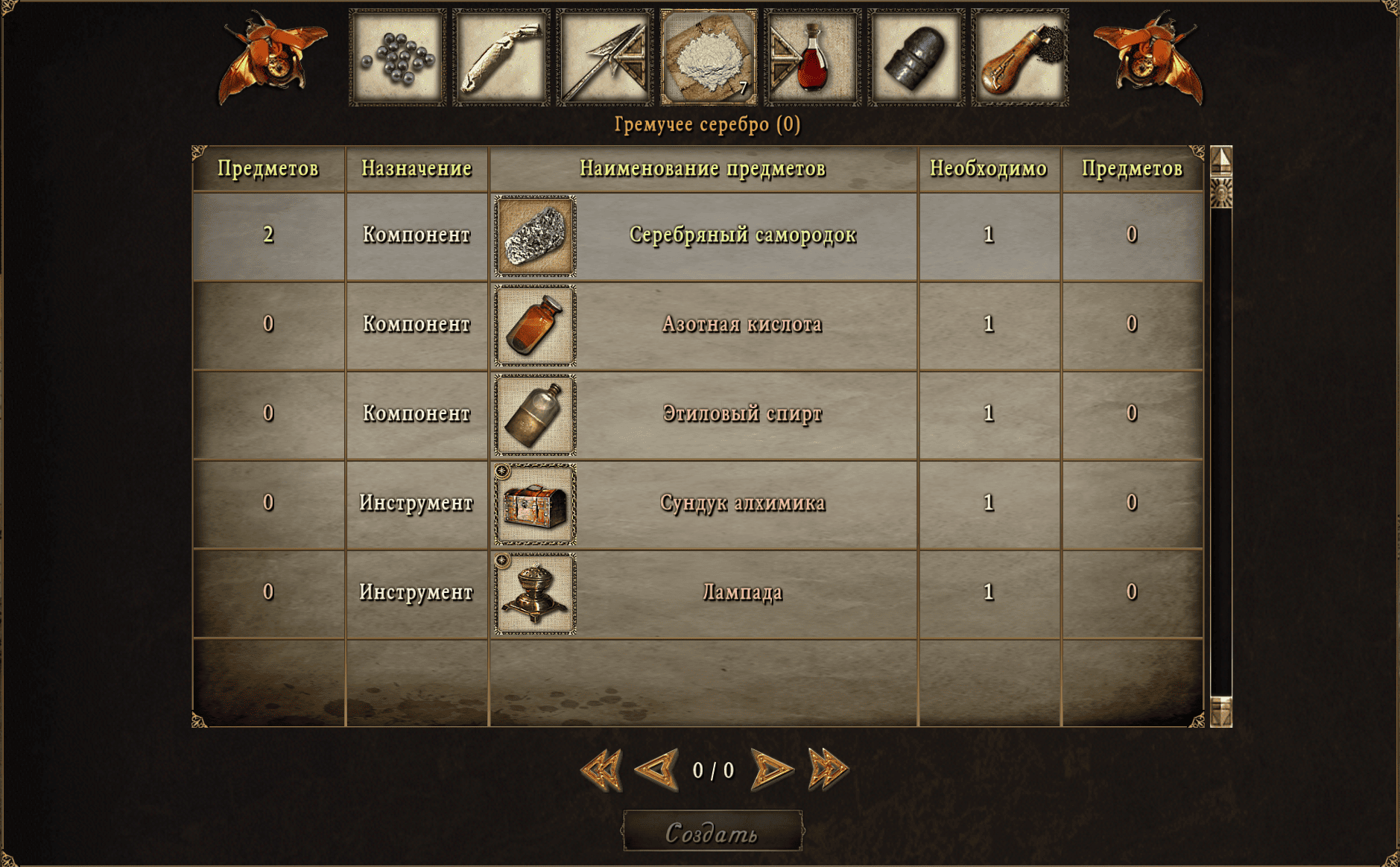Image resolution: width=1400 pixels, height=867 pixels.
Task: Pick the harpoon recipe icon
Action: point(604,57)
